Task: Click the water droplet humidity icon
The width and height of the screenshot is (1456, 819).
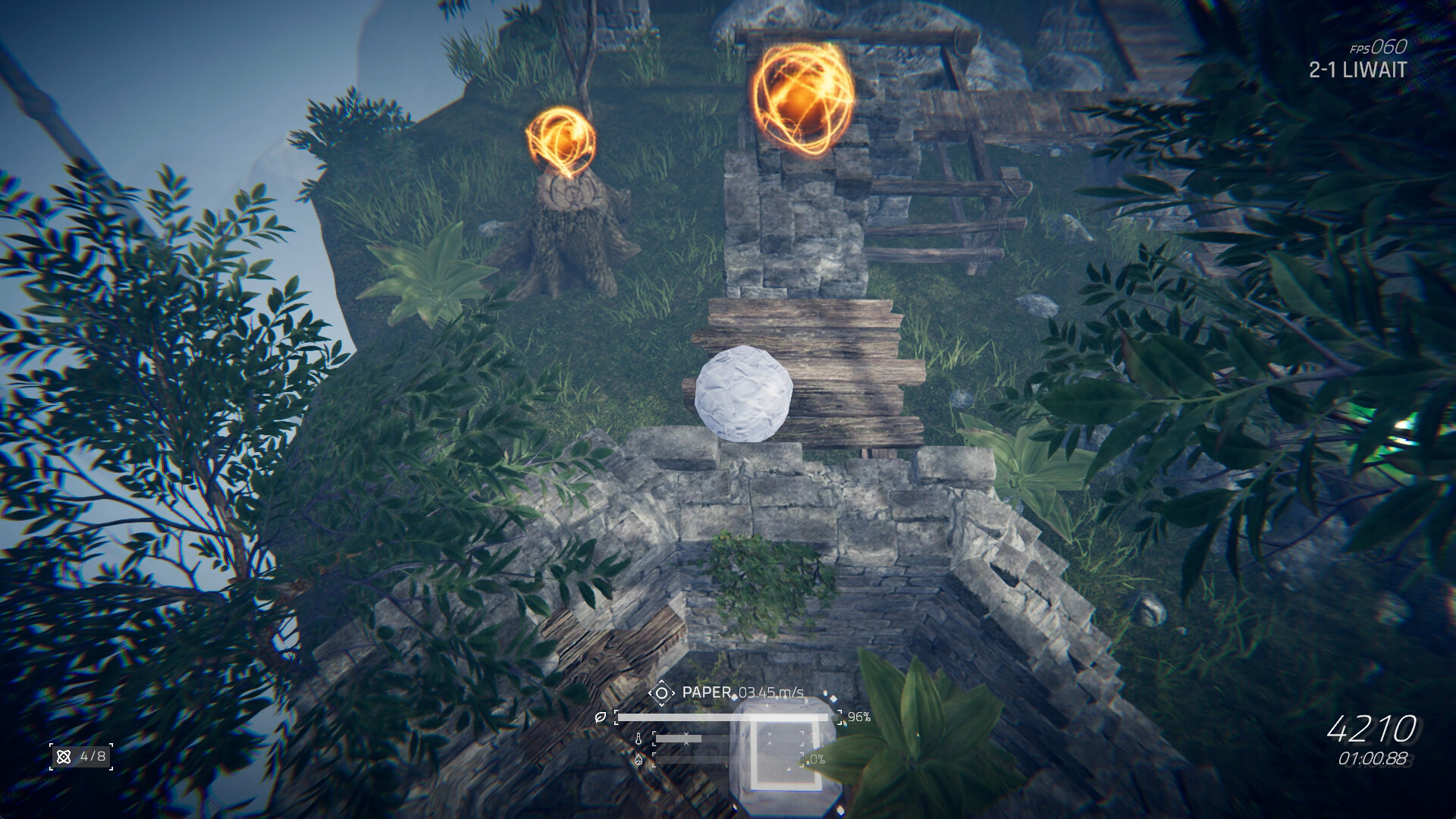Action: click(x=639, y=761)
